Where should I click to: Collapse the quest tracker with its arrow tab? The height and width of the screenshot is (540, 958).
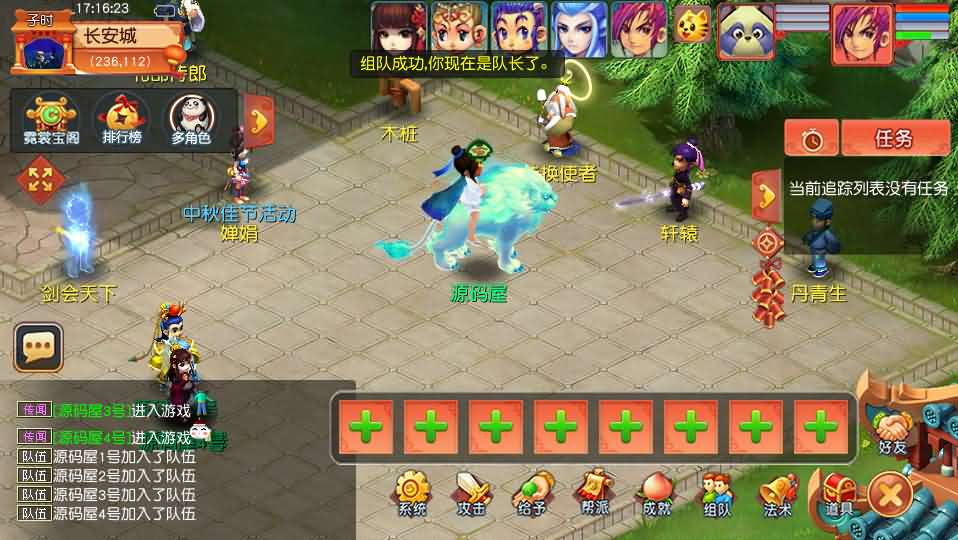point(766,194)
